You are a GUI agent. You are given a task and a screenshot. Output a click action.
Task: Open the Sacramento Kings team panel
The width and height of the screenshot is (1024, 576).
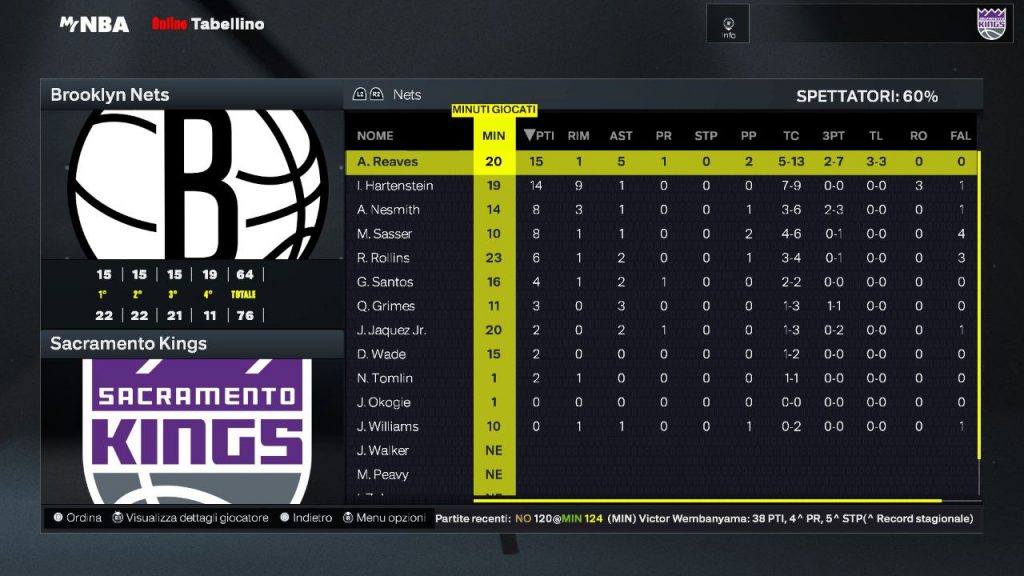coord(129,344)
